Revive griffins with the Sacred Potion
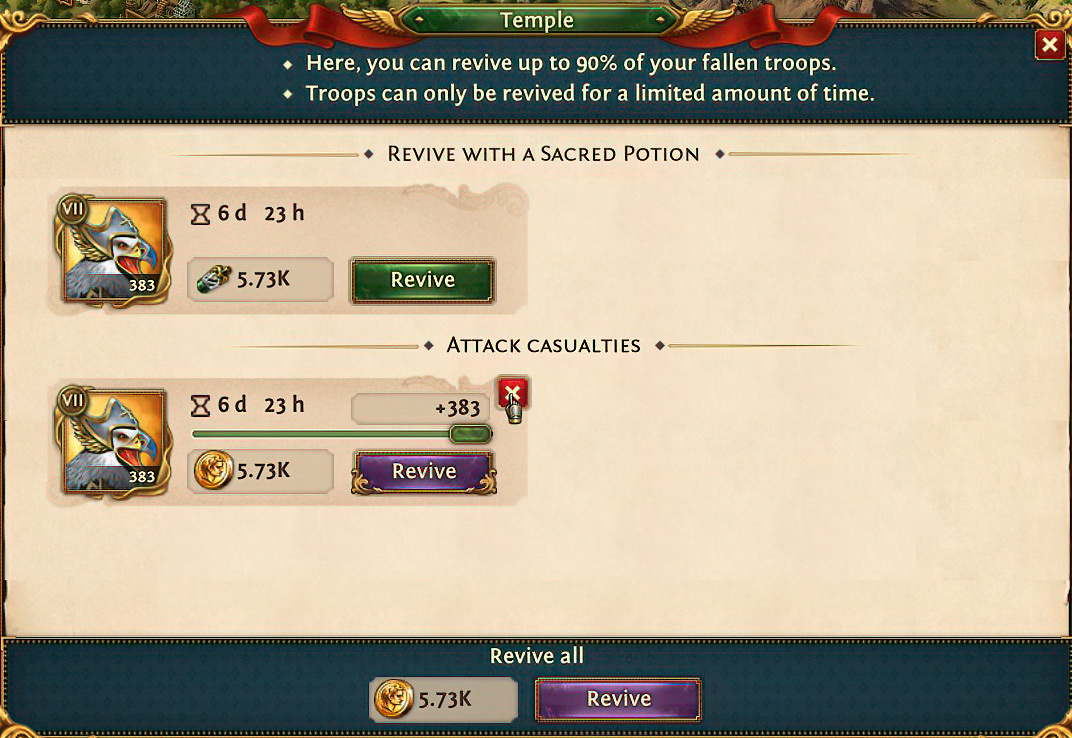Screen dimensions: 1072x738 (x=422, y=281)
